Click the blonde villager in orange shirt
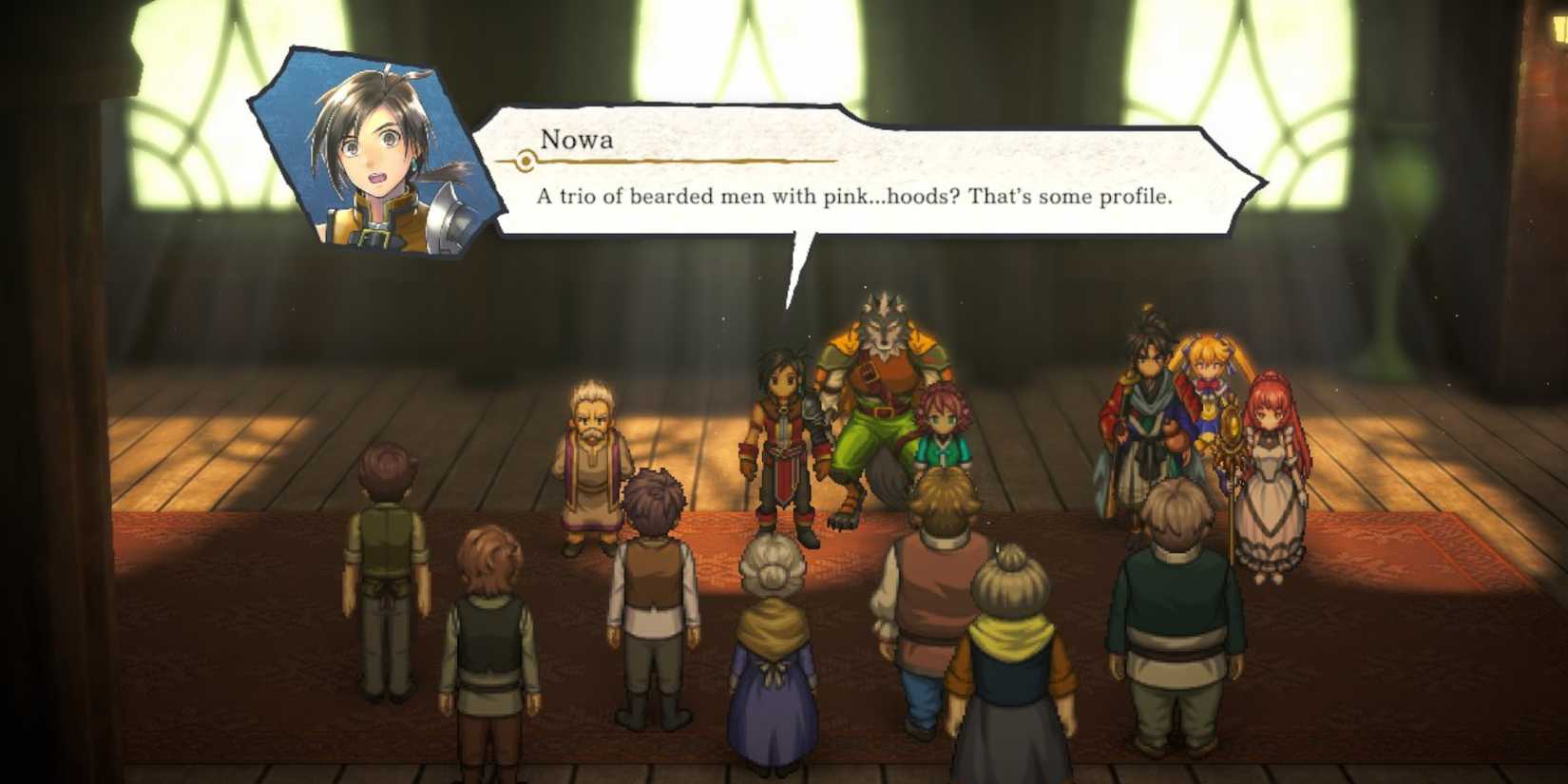1568x784 pixels. [936, 589]
